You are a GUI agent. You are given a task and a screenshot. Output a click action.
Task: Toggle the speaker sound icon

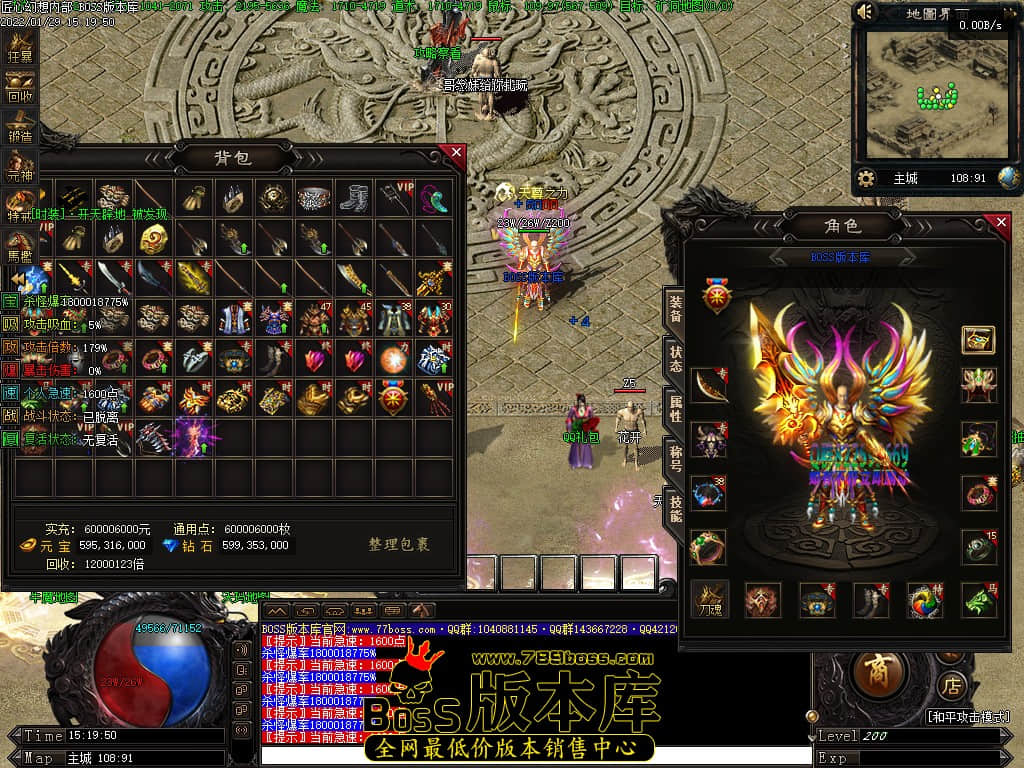click(866, 12)
